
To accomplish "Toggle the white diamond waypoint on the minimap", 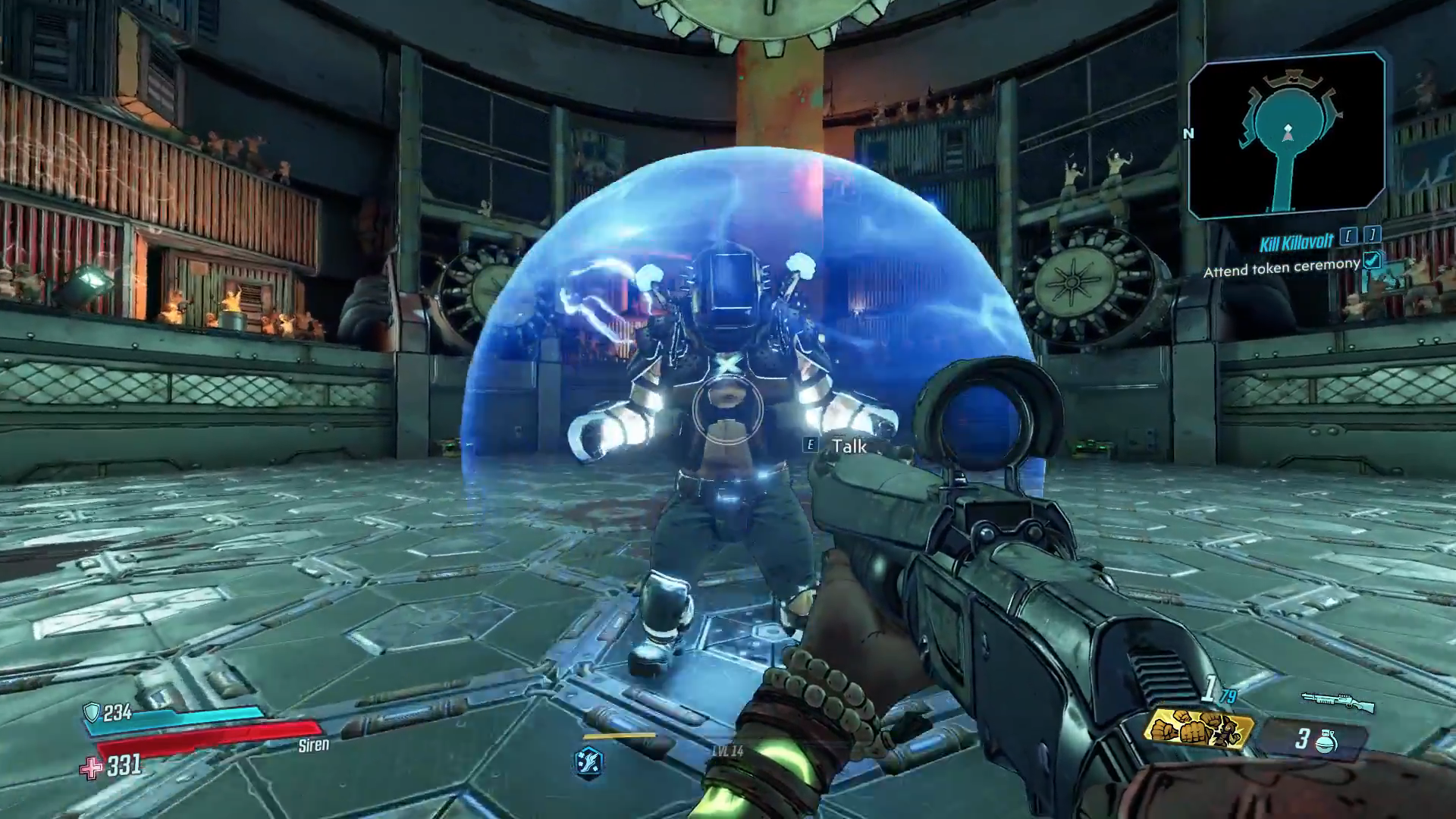I will [x=1288, y=129].
